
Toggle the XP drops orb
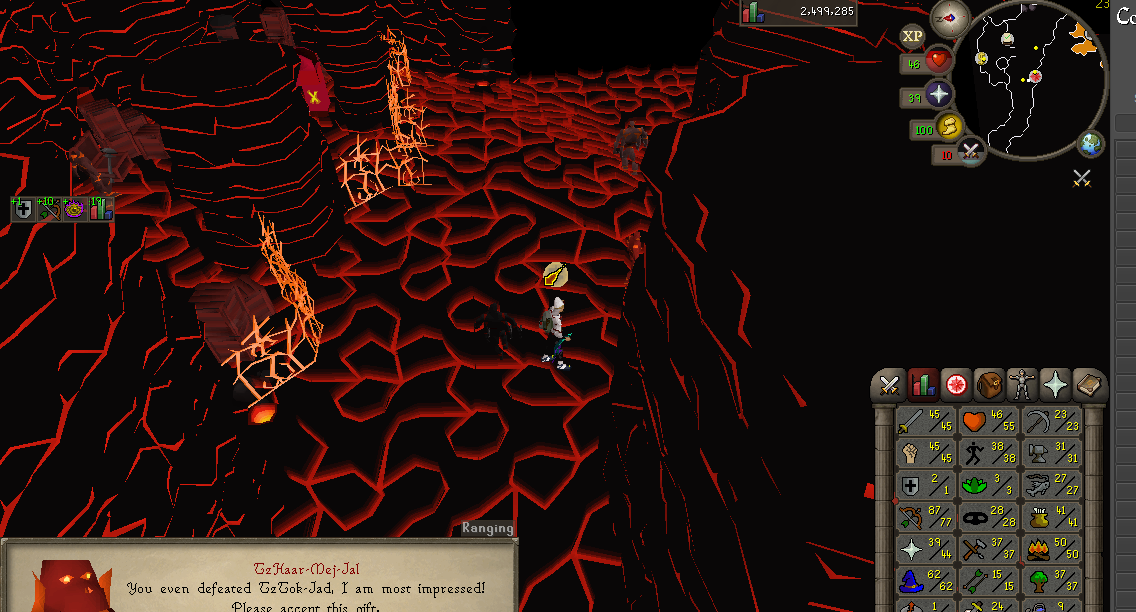click(912, 37)
